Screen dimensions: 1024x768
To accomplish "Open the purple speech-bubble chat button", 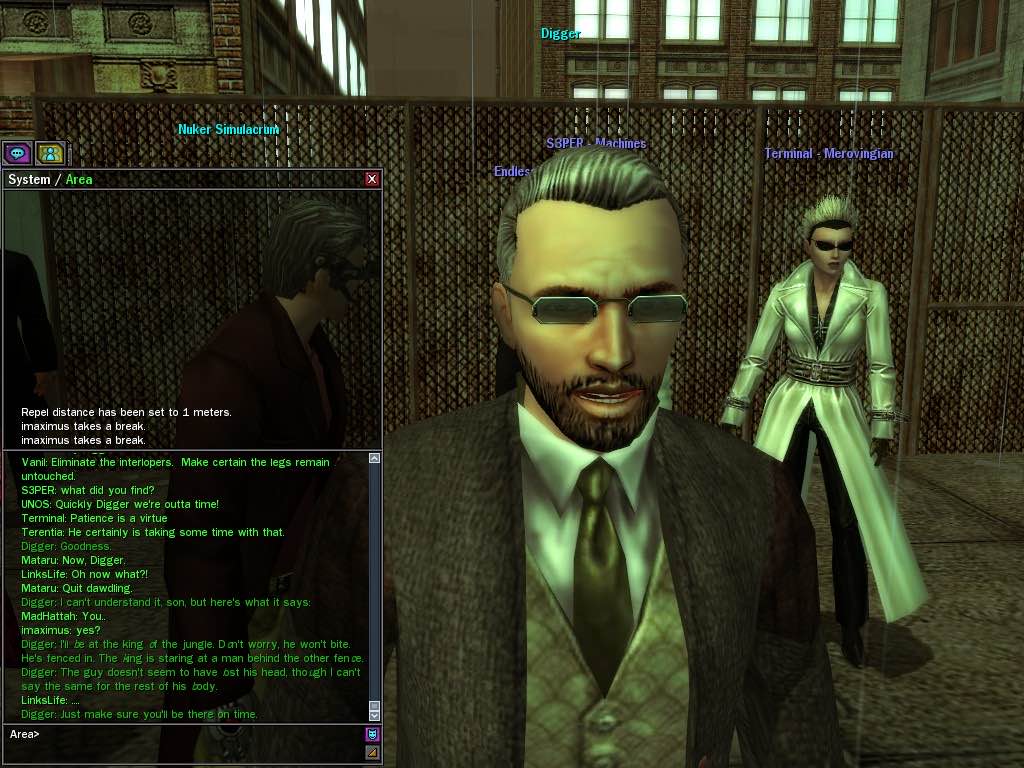I will pos(17,153).
